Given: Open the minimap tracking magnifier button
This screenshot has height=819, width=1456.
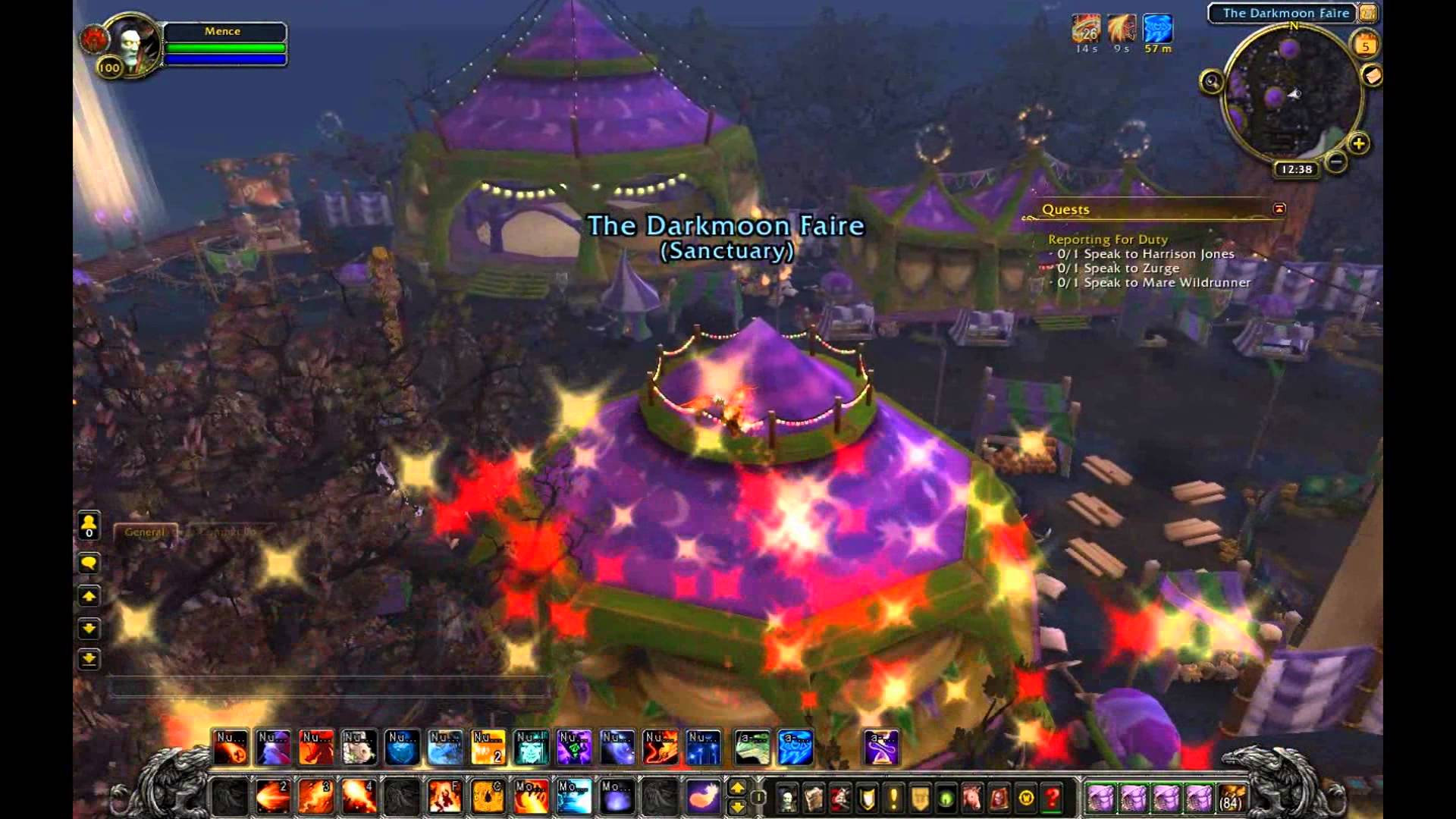Looking at the screenshot, I should click(x=1211, y=81).
